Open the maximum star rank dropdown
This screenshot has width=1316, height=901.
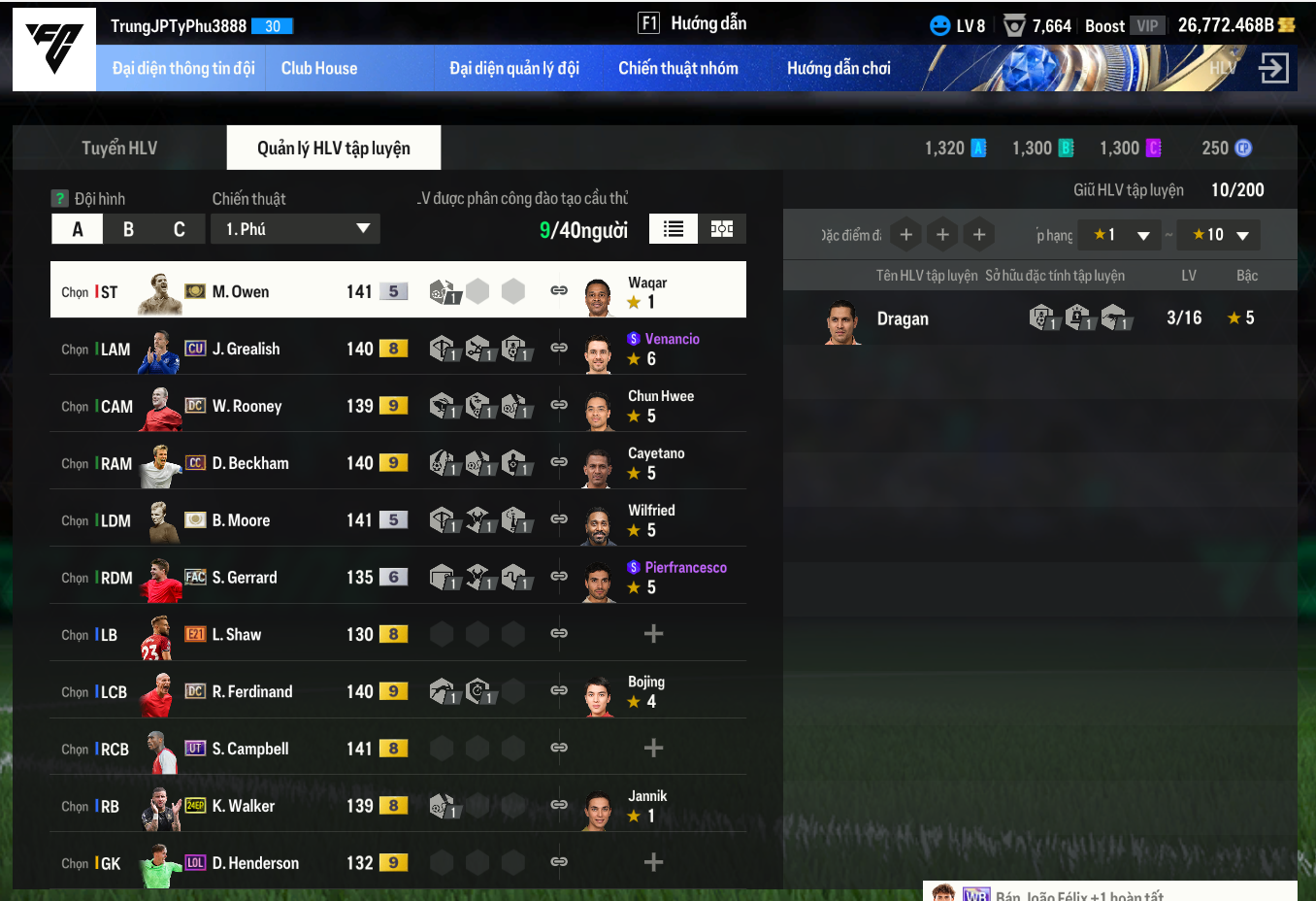tap(1219, 235)
